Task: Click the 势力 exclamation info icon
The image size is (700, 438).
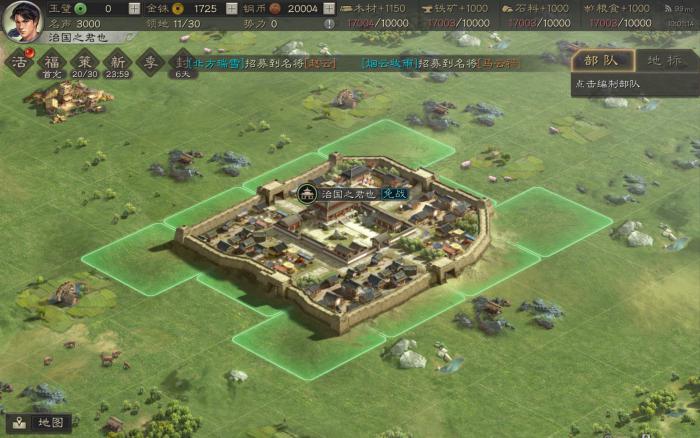Action: (x=329, y=23)
